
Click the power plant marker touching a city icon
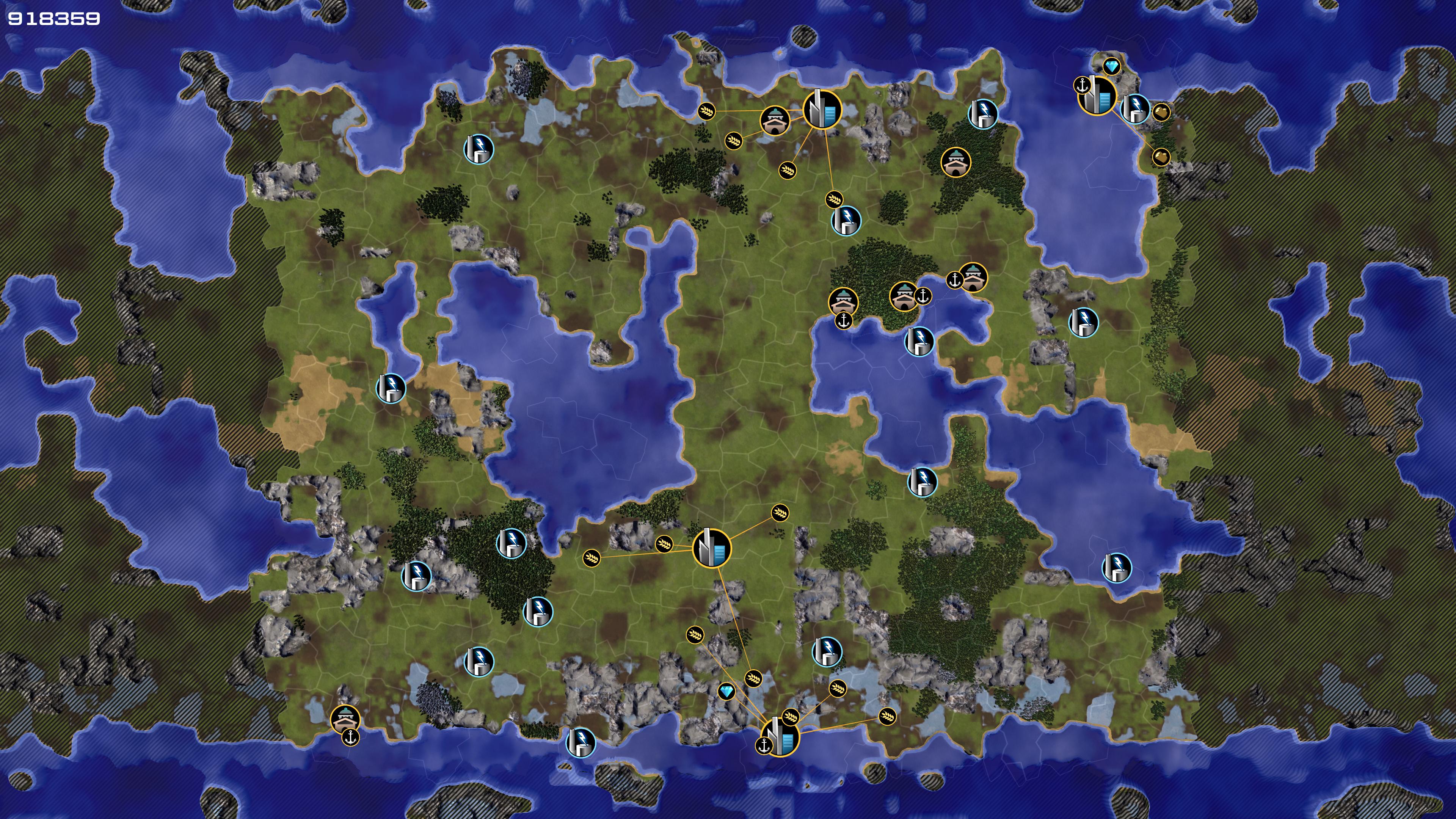click(x=1134, y=109)
